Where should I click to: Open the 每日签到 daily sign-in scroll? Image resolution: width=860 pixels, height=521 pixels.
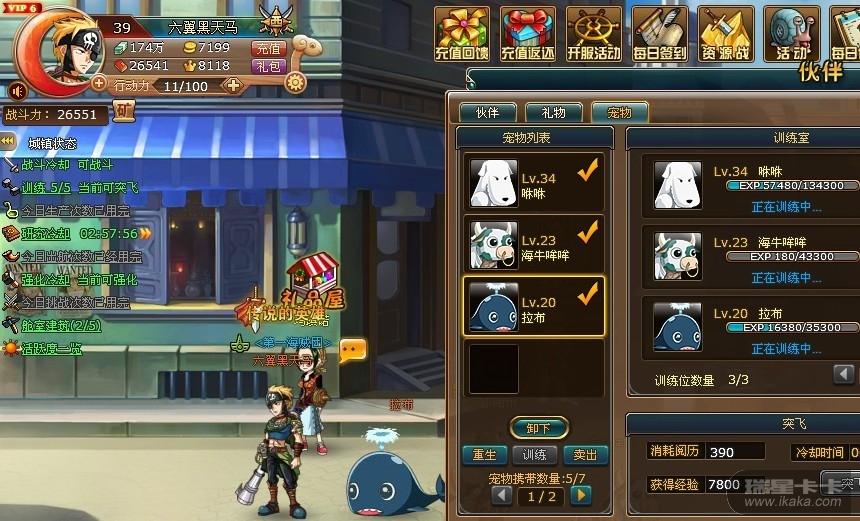click(x=660, y=34)
